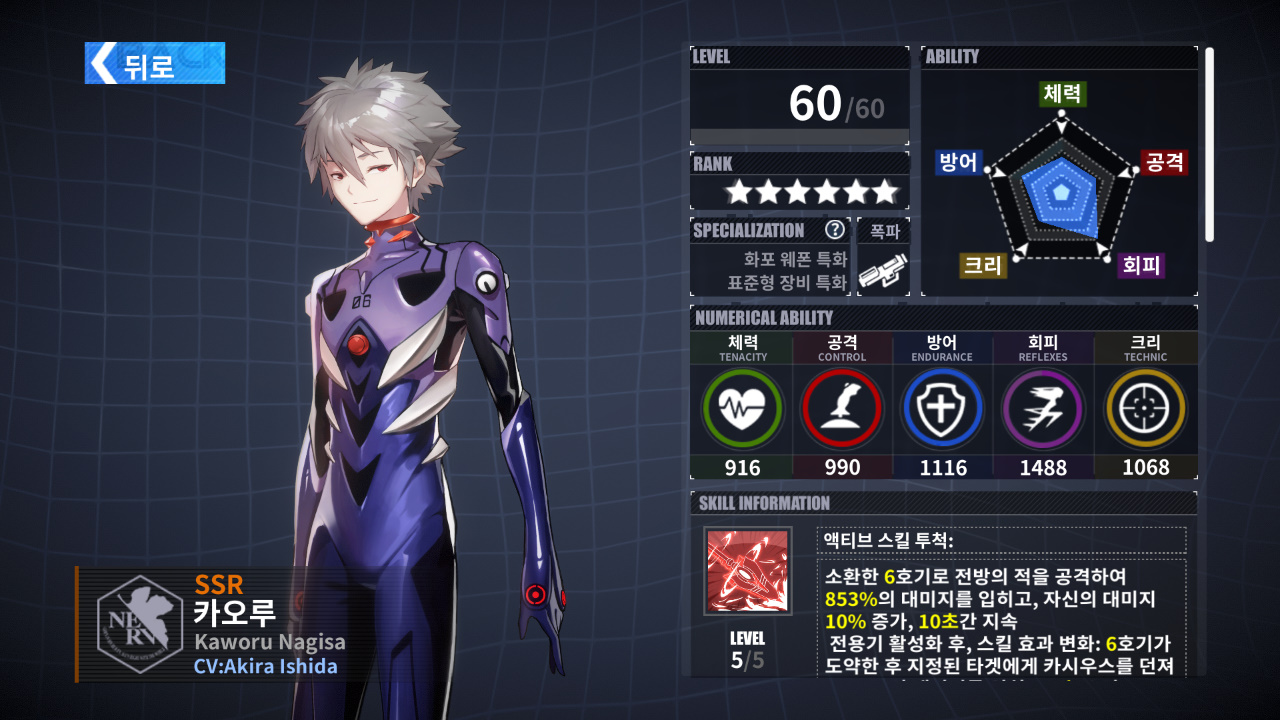Select the 폭파 weapon type icon
Image resolution: width=1280 pixels, height=720 pixels.
pos(883,271)
